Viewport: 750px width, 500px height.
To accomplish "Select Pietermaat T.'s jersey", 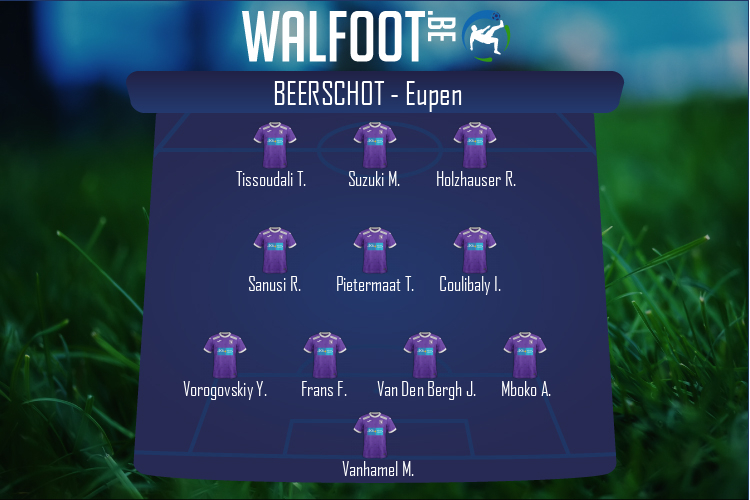I will point(374,251).
